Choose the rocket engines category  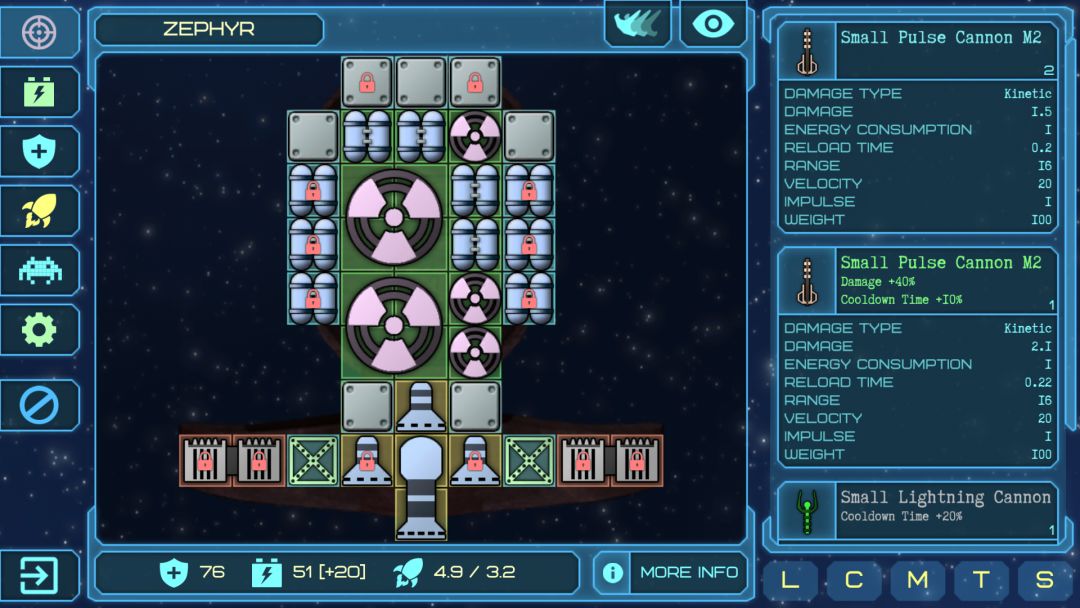tap(39, 211)
